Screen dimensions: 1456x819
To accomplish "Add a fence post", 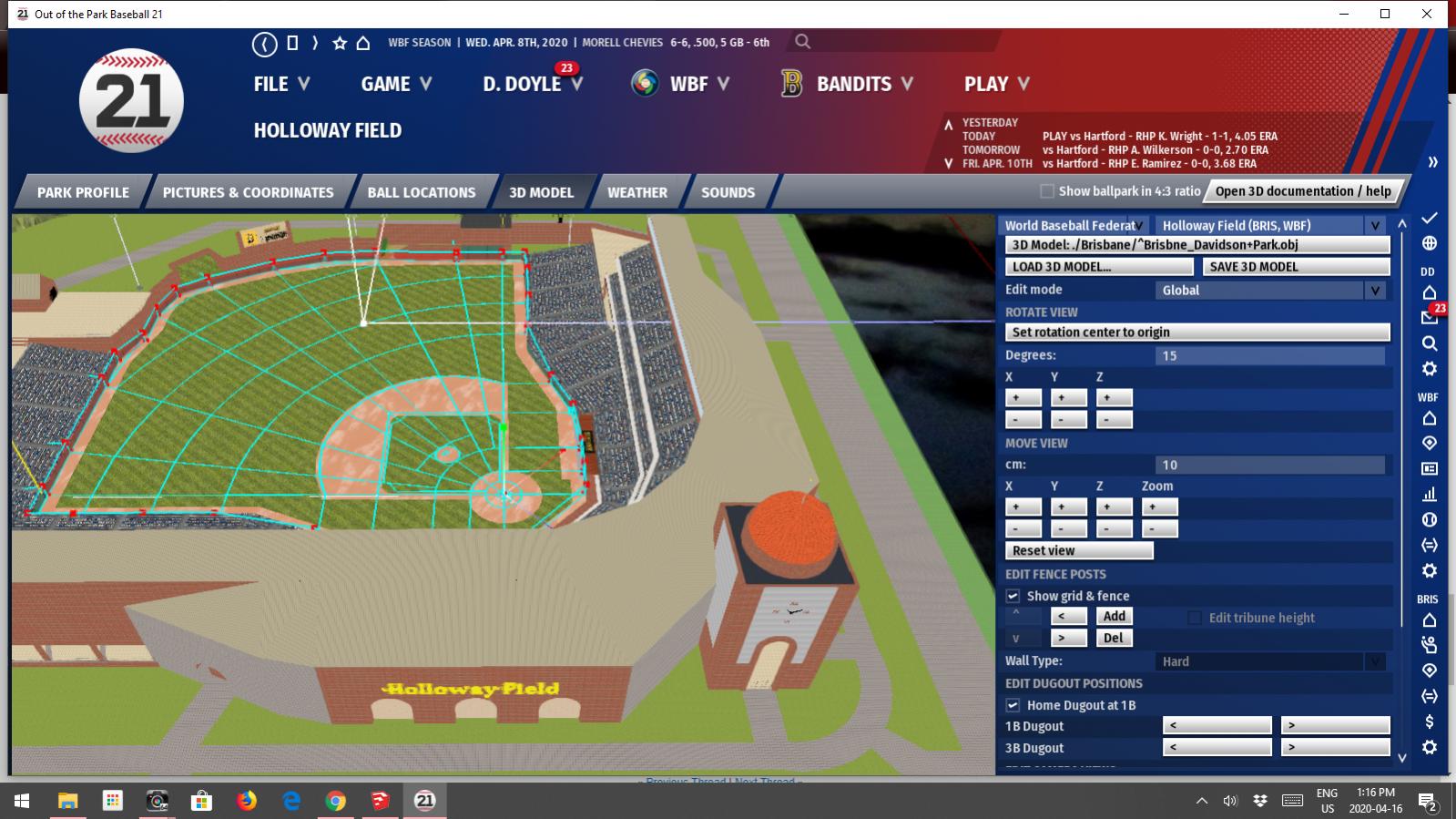I will [1114, 617].
